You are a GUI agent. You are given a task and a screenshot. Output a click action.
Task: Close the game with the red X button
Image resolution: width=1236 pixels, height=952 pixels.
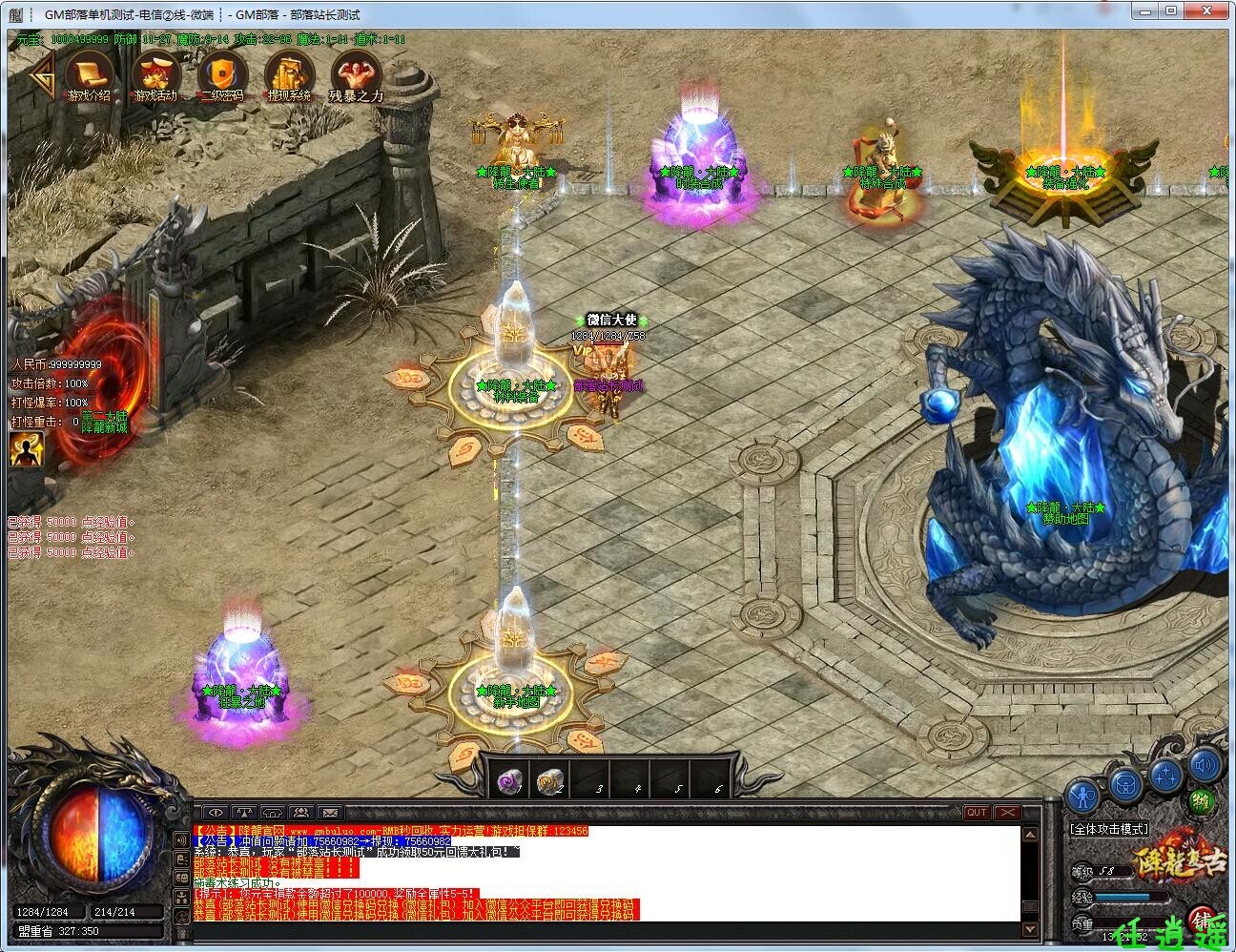coord(1006,813)
